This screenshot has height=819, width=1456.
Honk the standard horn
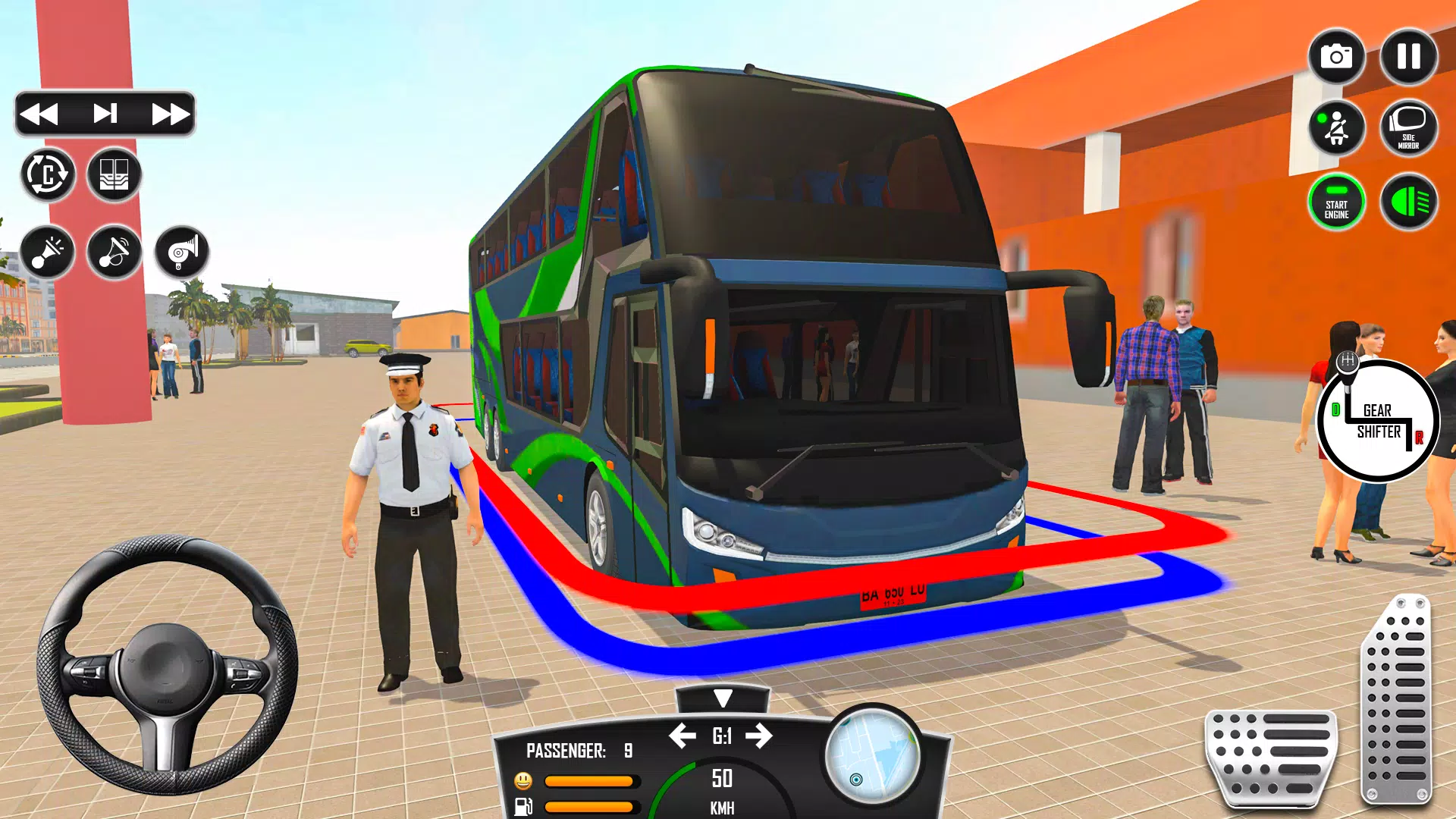(x=48, y=253)
